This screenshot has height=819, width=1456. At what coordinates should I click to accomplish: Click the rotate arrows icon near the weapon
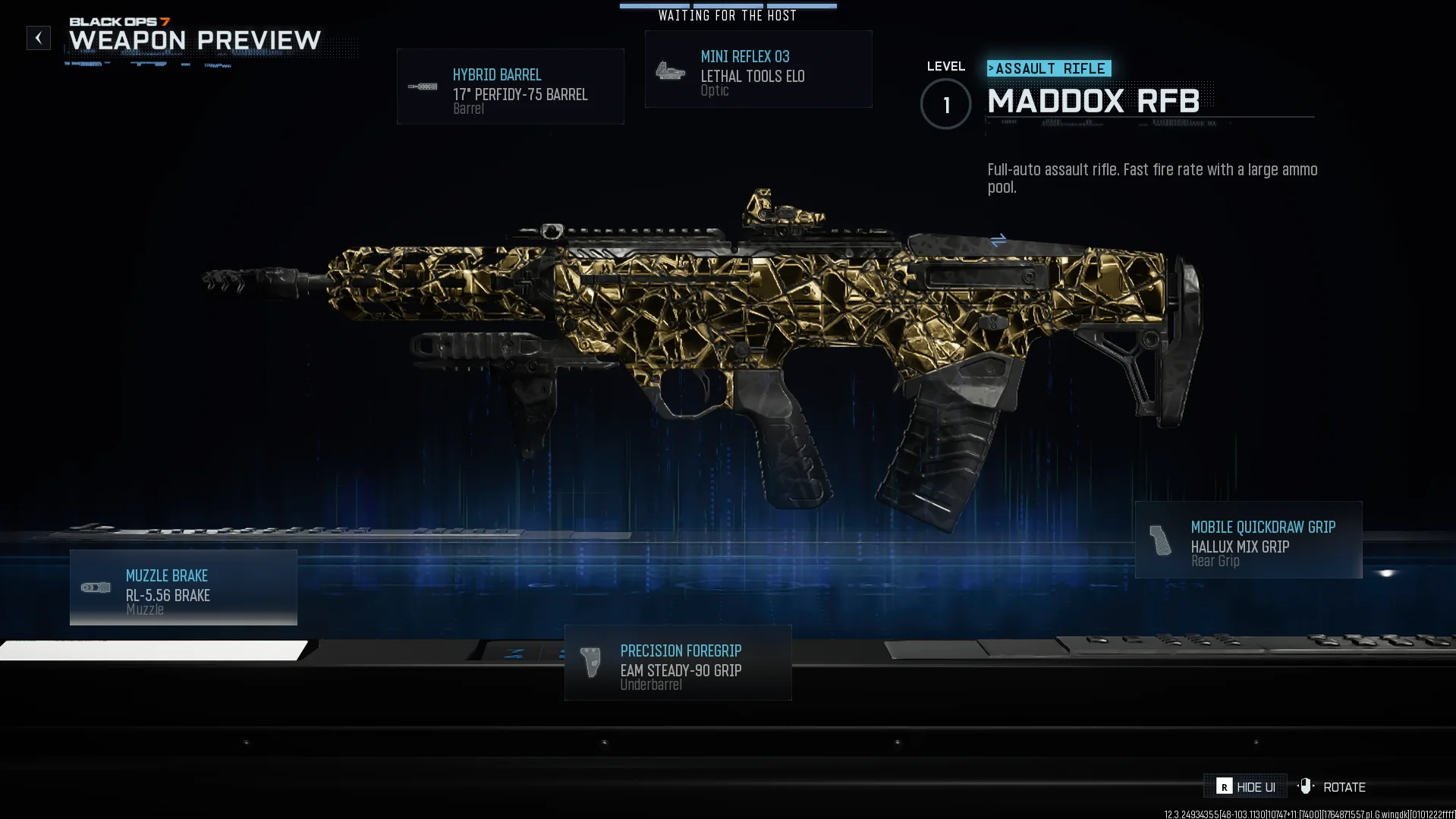click(997, 241)
